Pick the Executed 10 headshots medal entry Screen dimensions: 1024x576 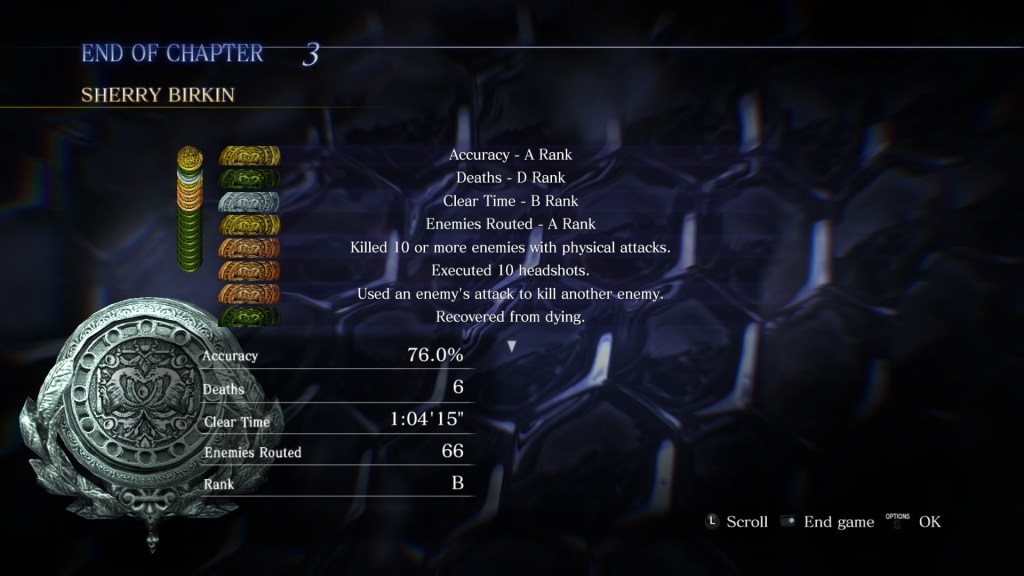(x=510, y=270)
